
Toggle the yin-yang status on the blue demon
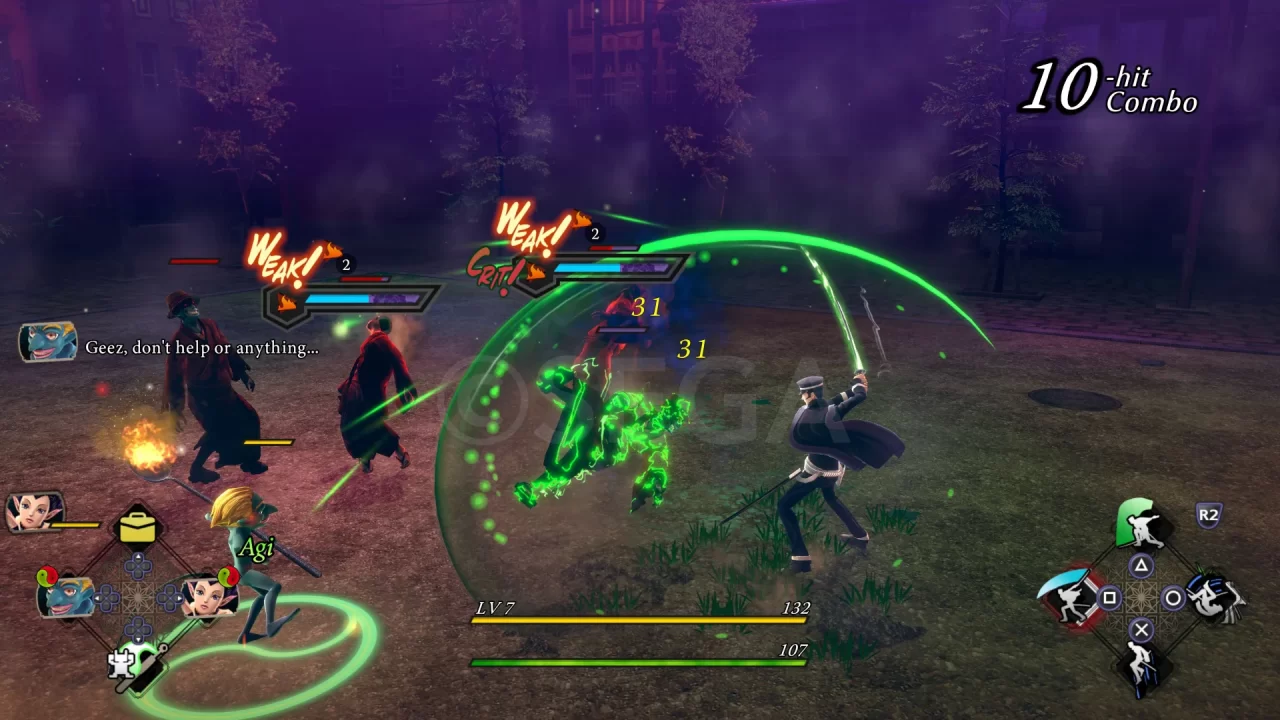pos(48,577)
